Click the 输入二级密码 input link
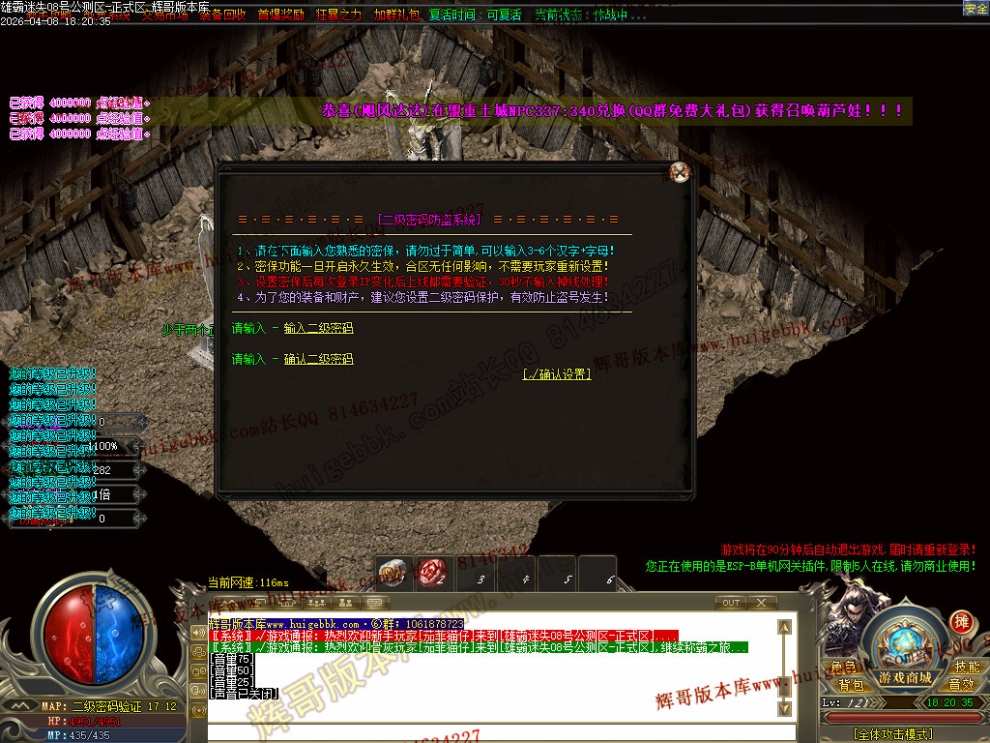Screen dimensions: 990x743 [318, 328]
